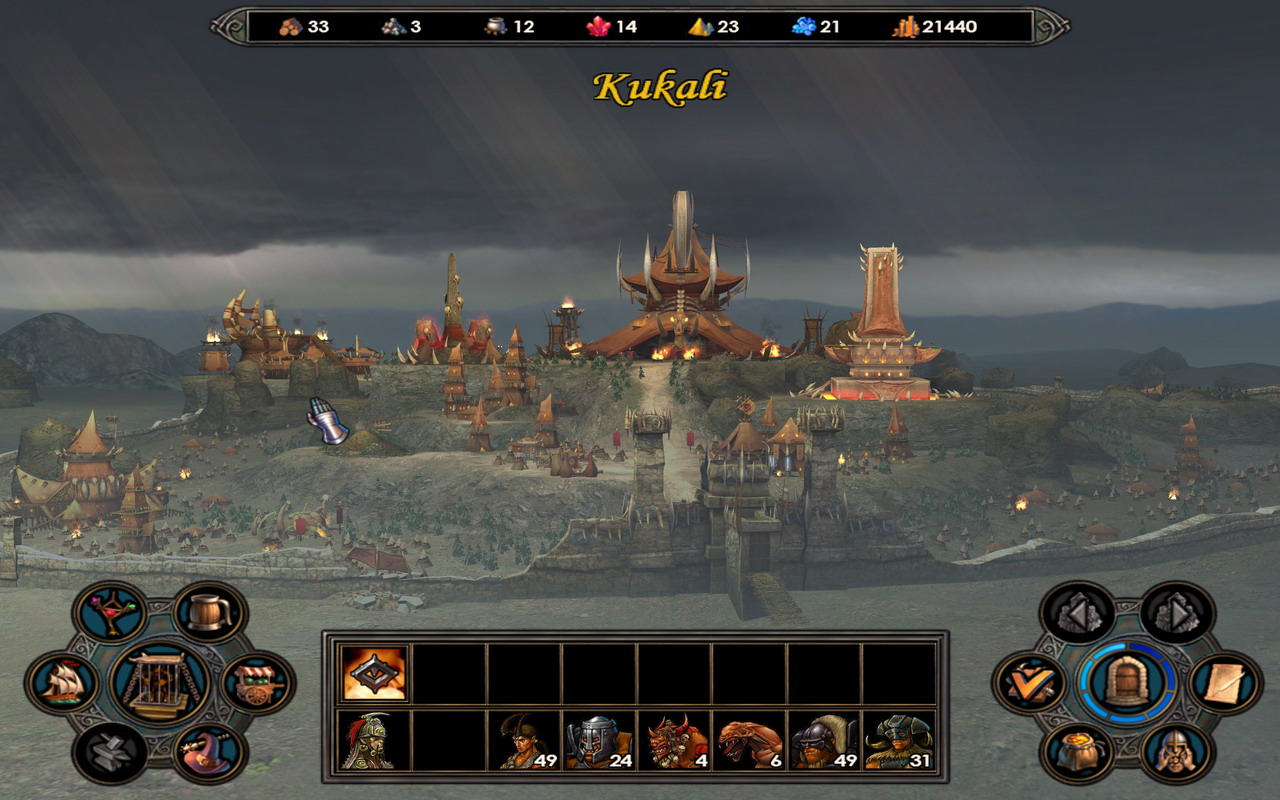Select the red beast creature stack of 6

pos(747,741)
